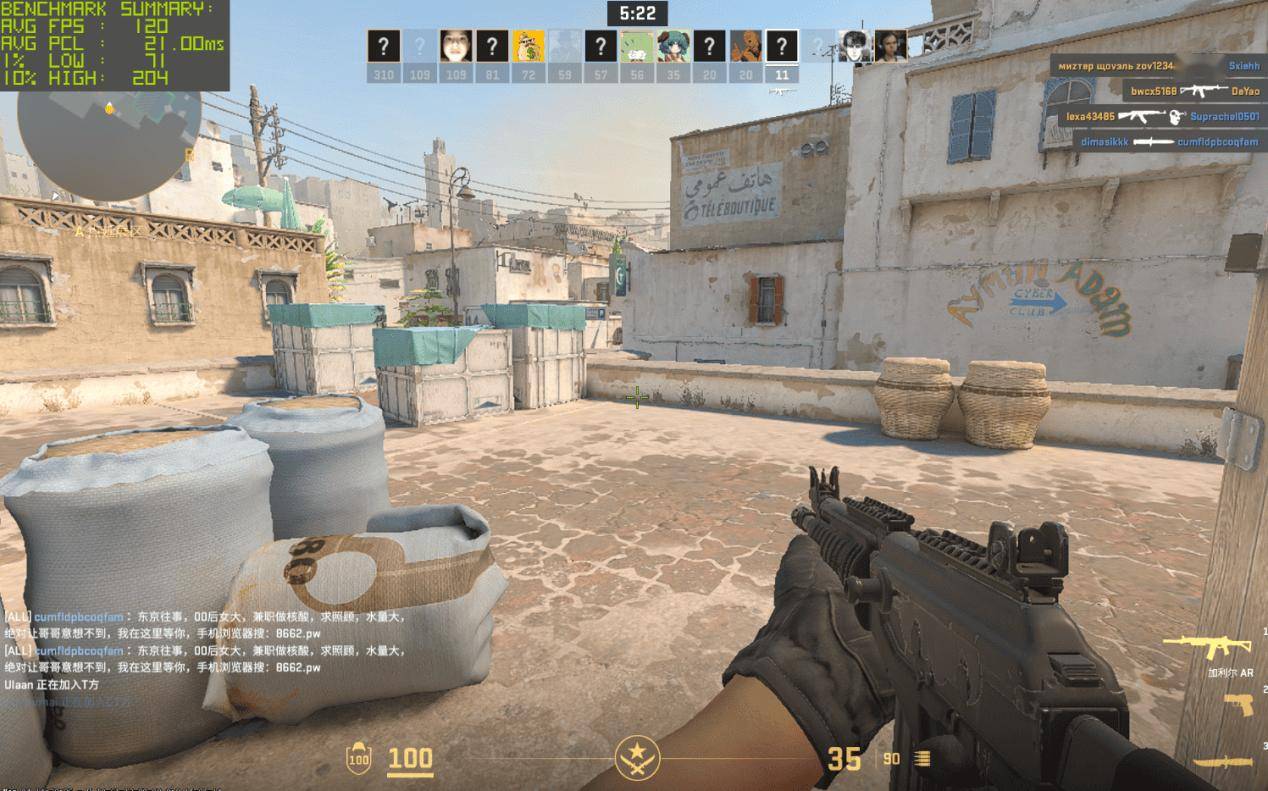Viewport: 1268px width, 791px height.
Task: Click the circular minimap radar
Action: (x=108, y=143)
